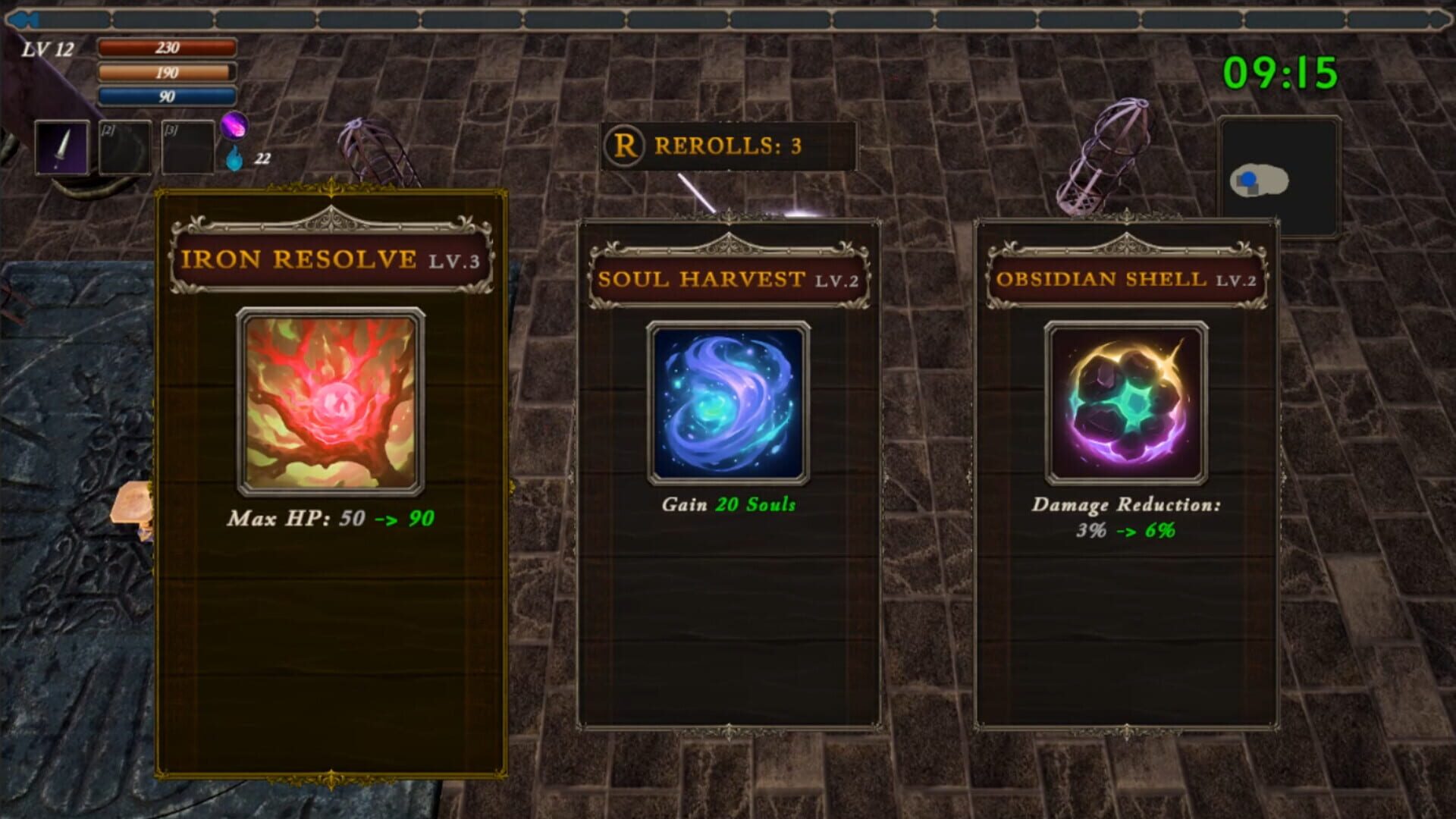
Task: Click the orange stamina bar showing 190
Action: (165, 72)
